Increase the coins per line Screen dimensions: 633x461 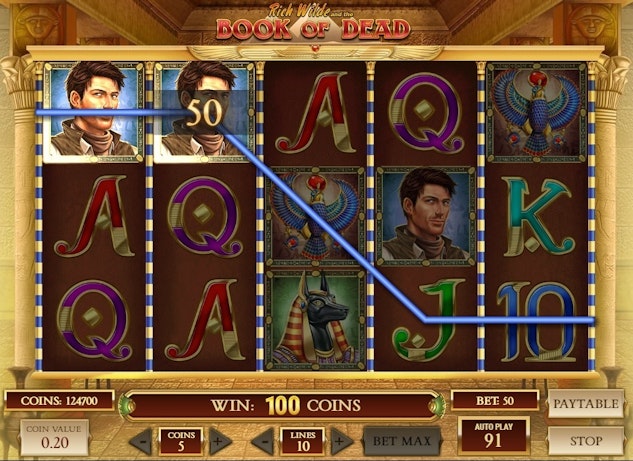[x=220, y=440]
